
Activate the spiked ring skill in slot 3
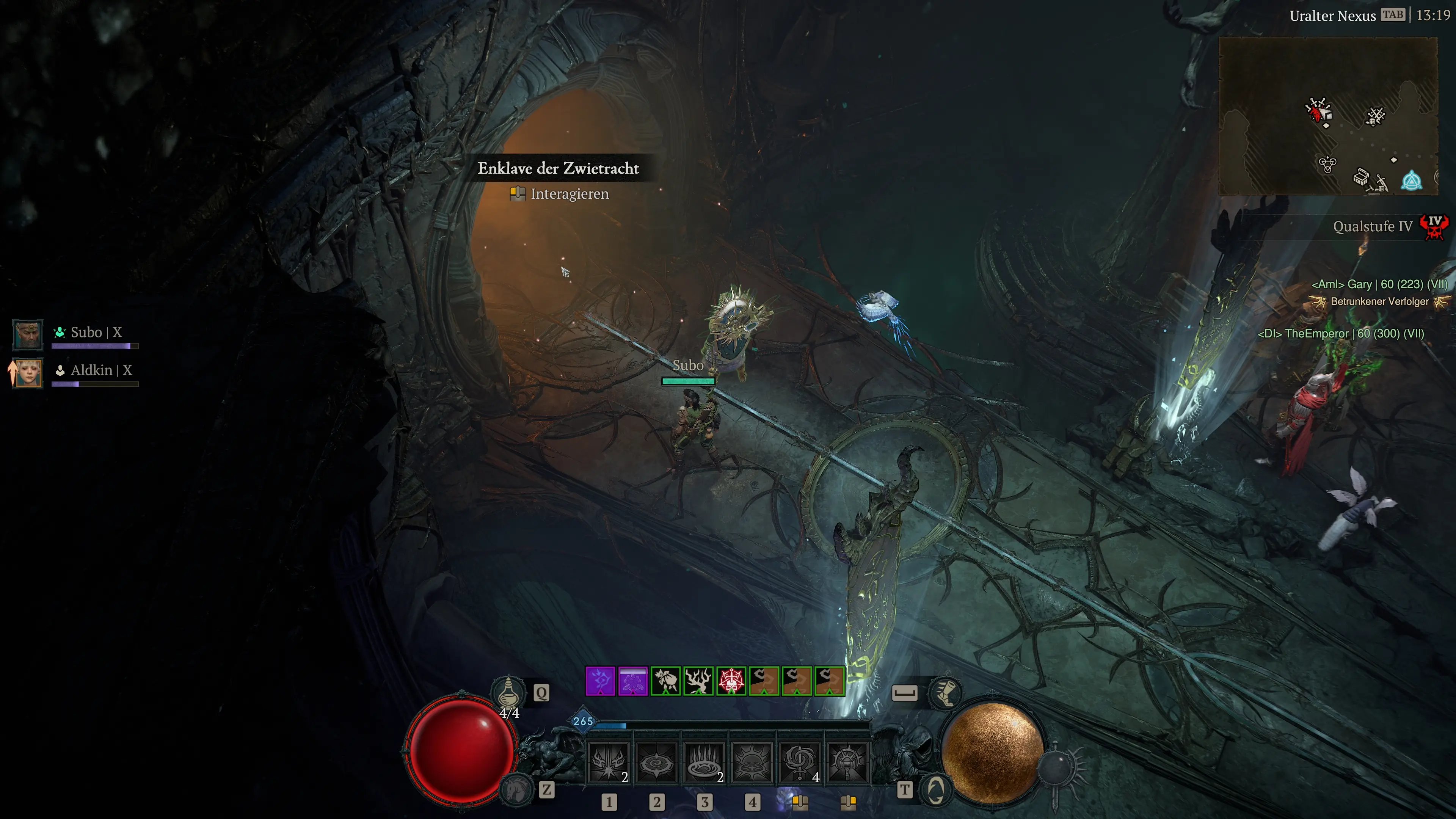pyautogui.click(x=704, y=763)
